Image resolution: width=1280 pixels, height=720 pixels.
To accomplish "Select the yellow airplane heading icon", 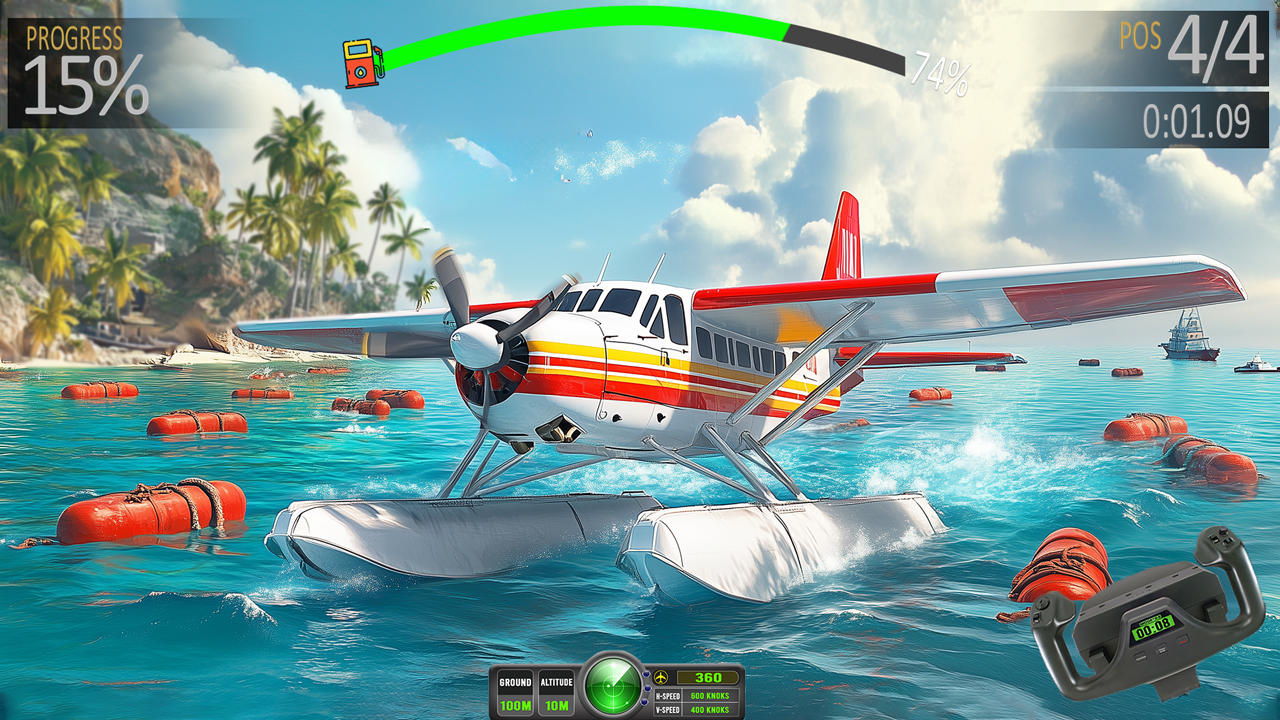I will 660,677.
